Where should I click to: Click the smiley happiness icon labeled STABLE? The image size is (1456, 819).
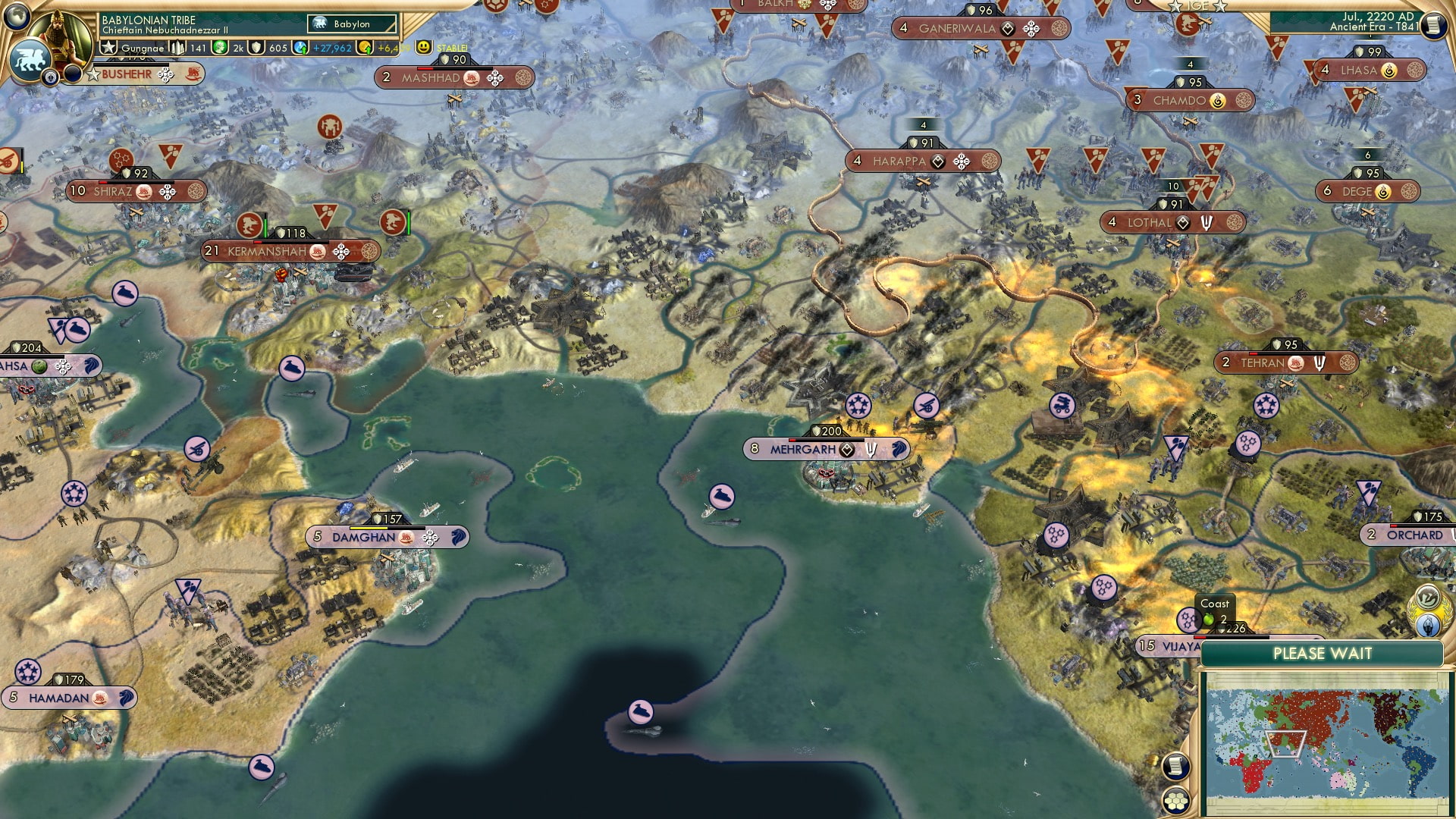(423, 48)
